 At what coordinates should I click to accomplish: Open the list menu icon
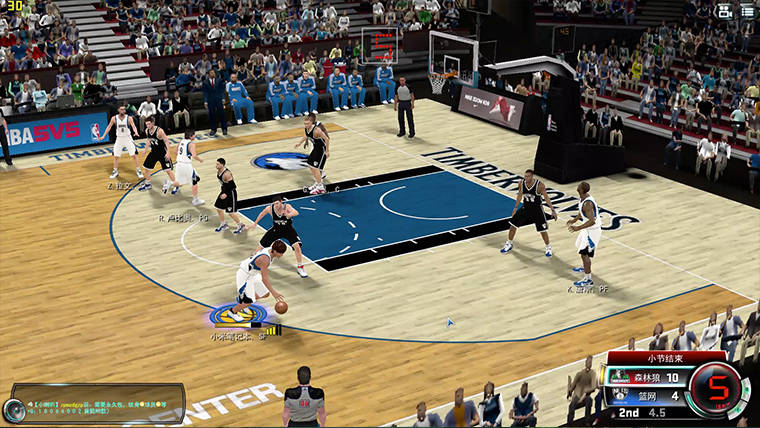(747, 11)
